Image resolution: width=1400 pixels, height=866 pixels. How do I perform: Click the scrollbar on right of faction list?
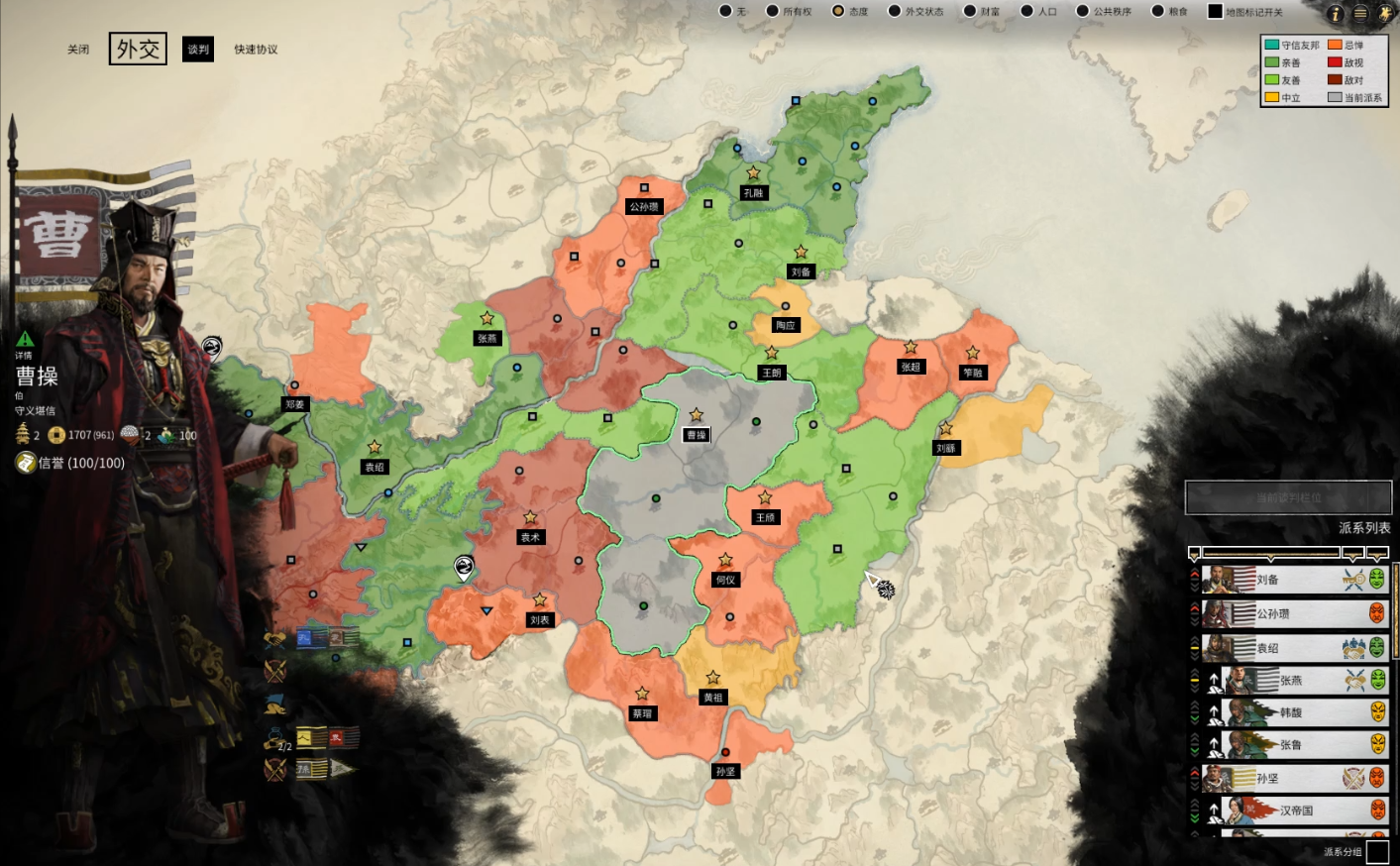(1396, 608)
